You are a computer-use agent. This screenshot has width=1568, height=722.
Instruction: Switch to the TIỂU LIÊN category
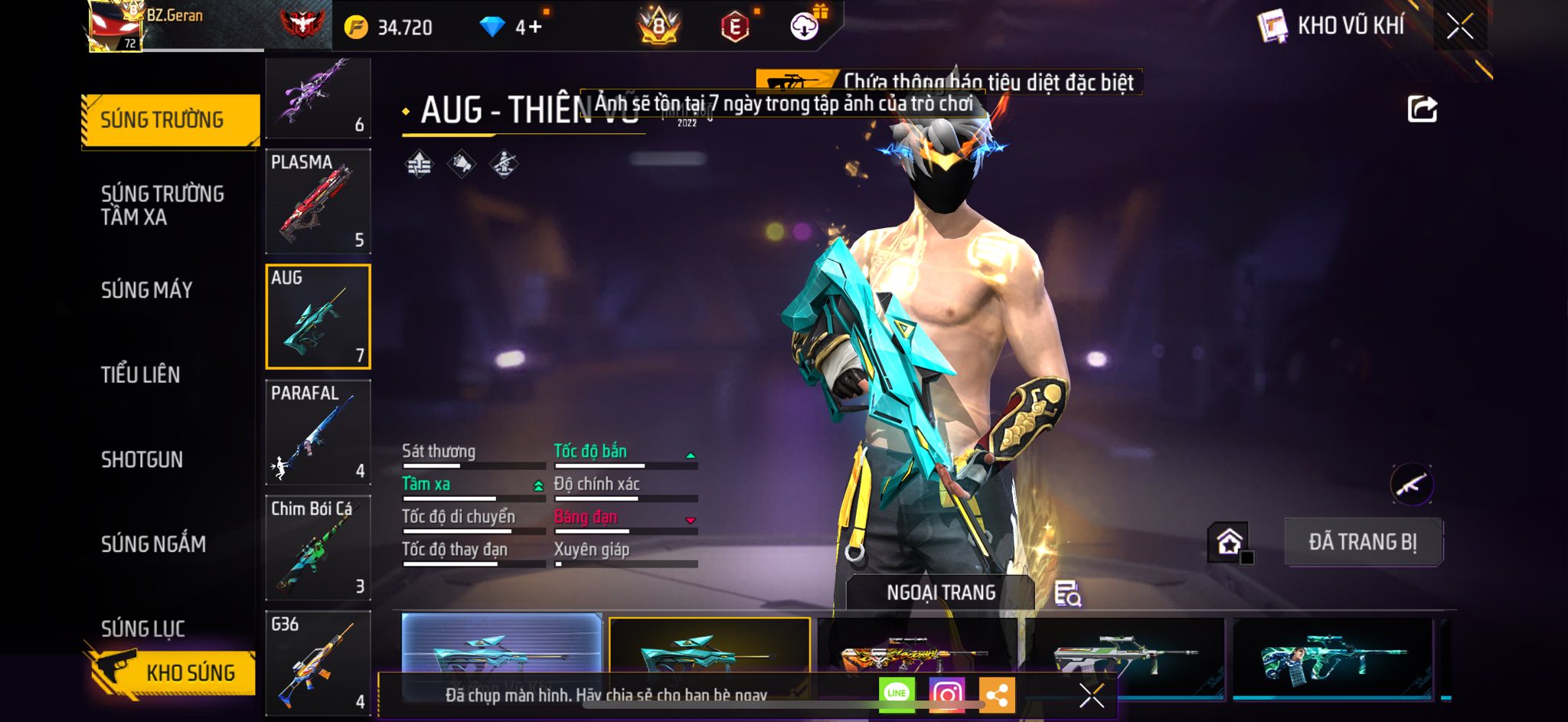tap(141, 374)
